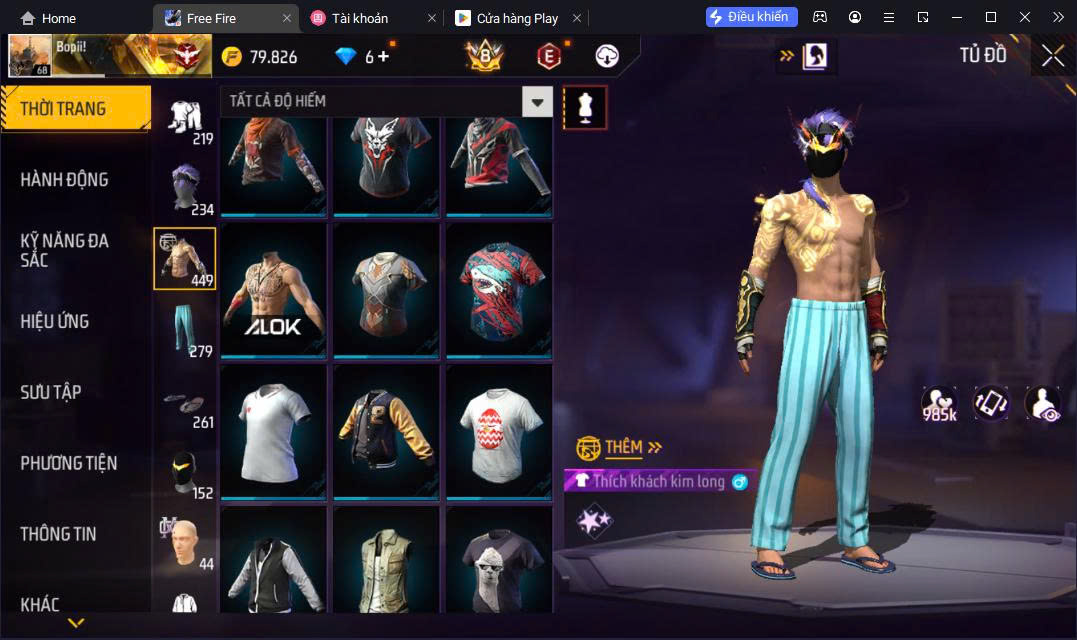Pick the white shirt with the Easter egg

pyautogui.click(x=499, y=432)
